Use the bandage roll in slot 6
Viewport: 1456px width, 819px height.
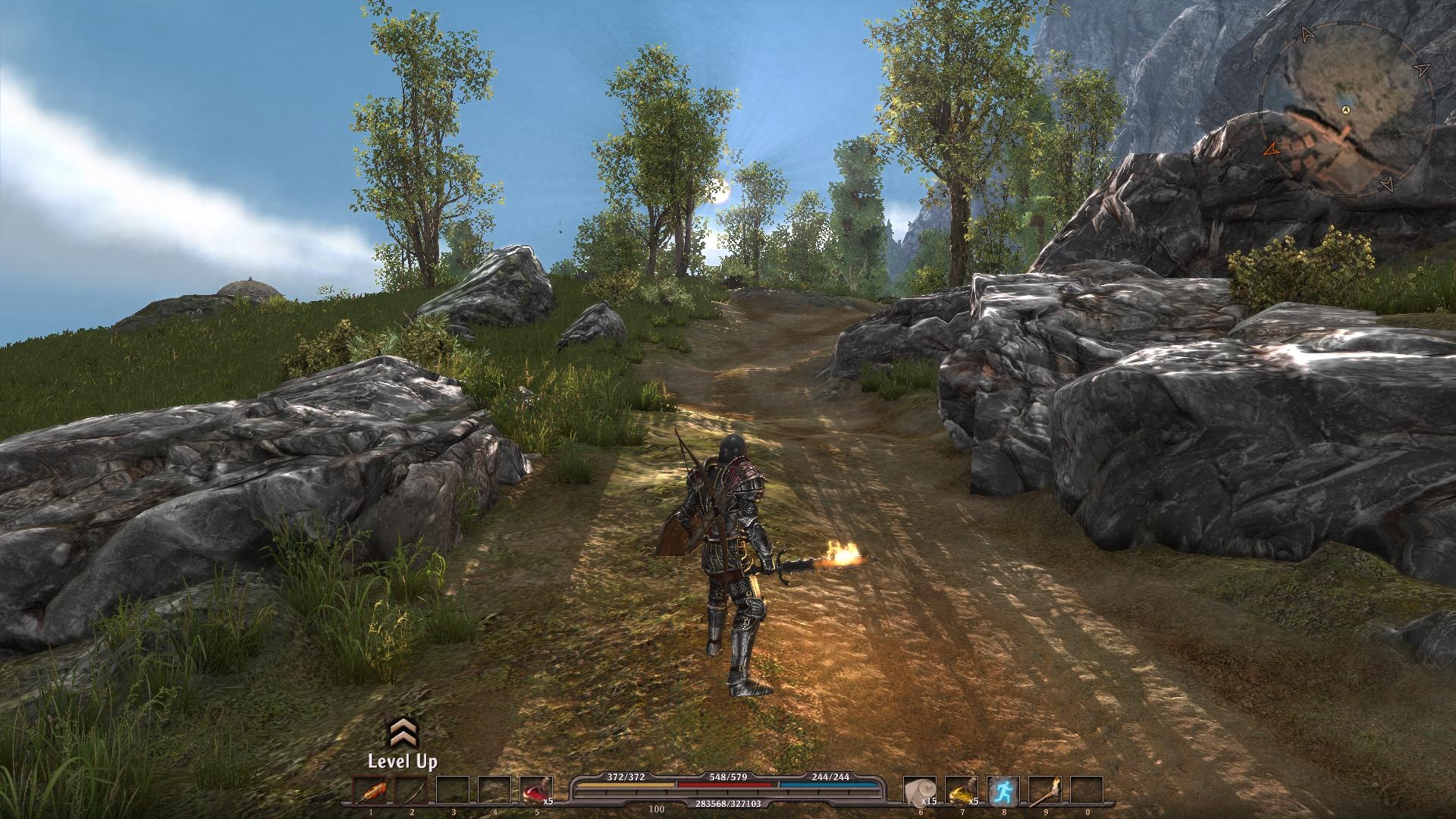[x=920, y=792]
